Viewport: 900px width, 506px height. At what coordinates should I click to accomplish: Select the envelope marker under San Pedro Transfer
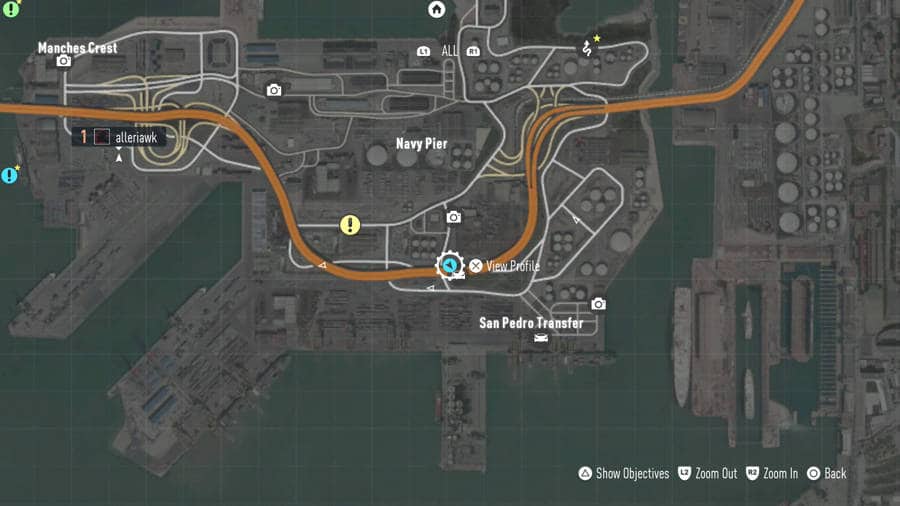tap(541, 338)
